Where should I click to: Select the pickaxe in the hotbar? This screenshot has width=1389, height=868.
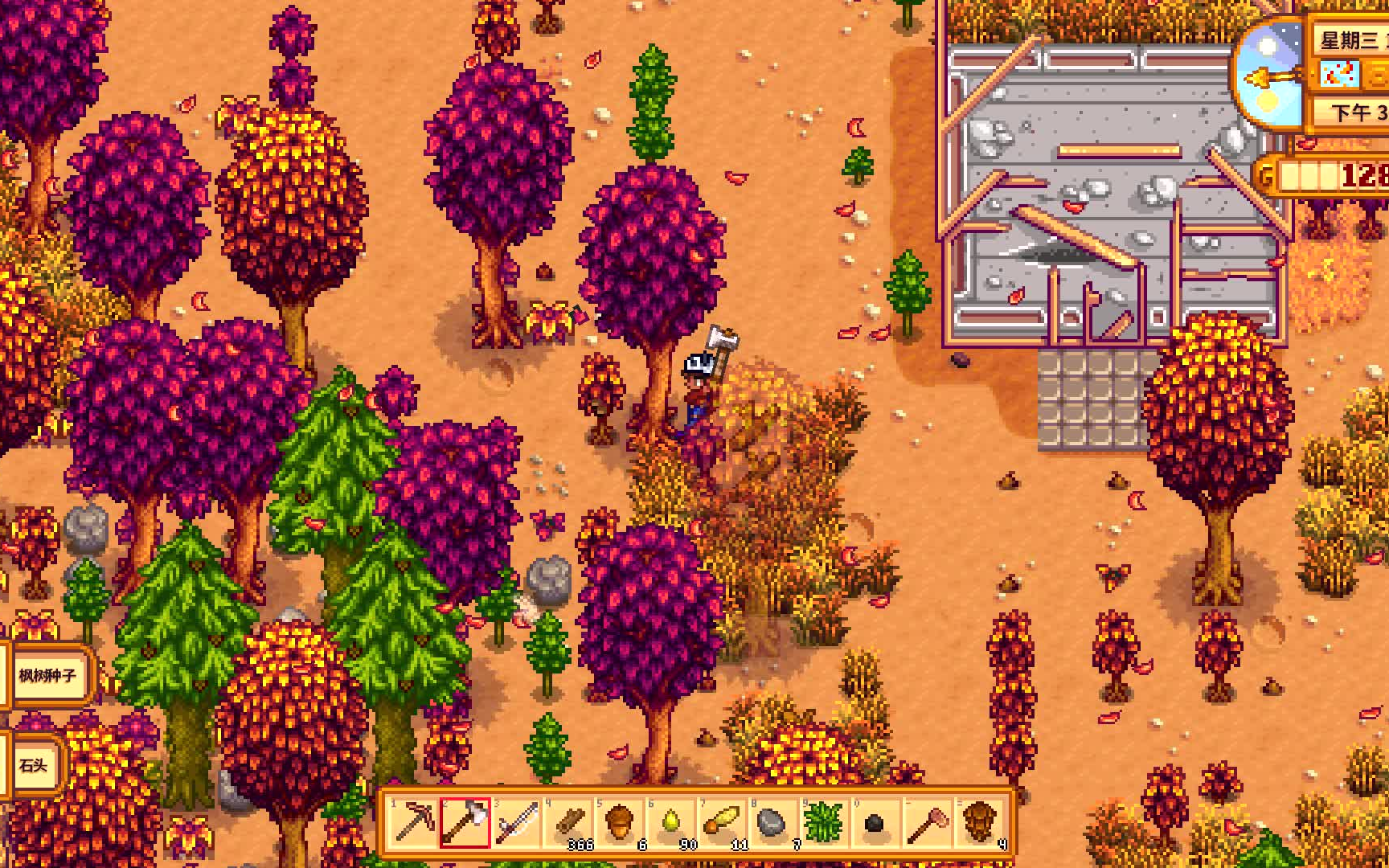413,822
